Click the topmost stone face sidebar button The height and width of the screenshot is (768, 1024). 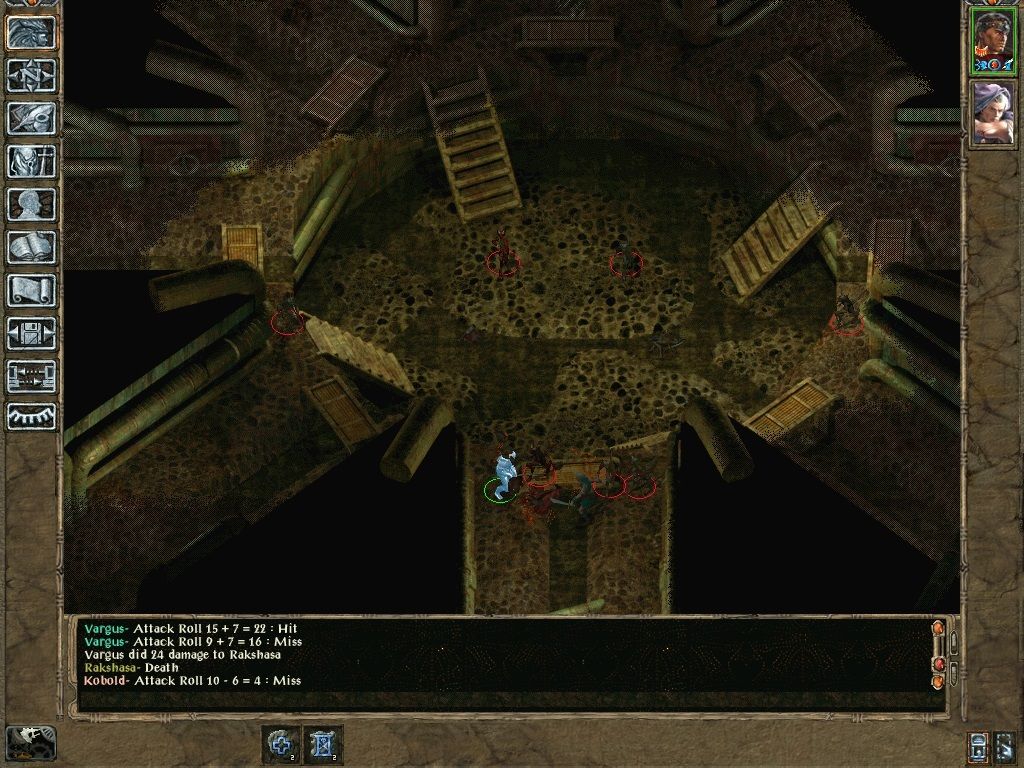pos(31,32)
